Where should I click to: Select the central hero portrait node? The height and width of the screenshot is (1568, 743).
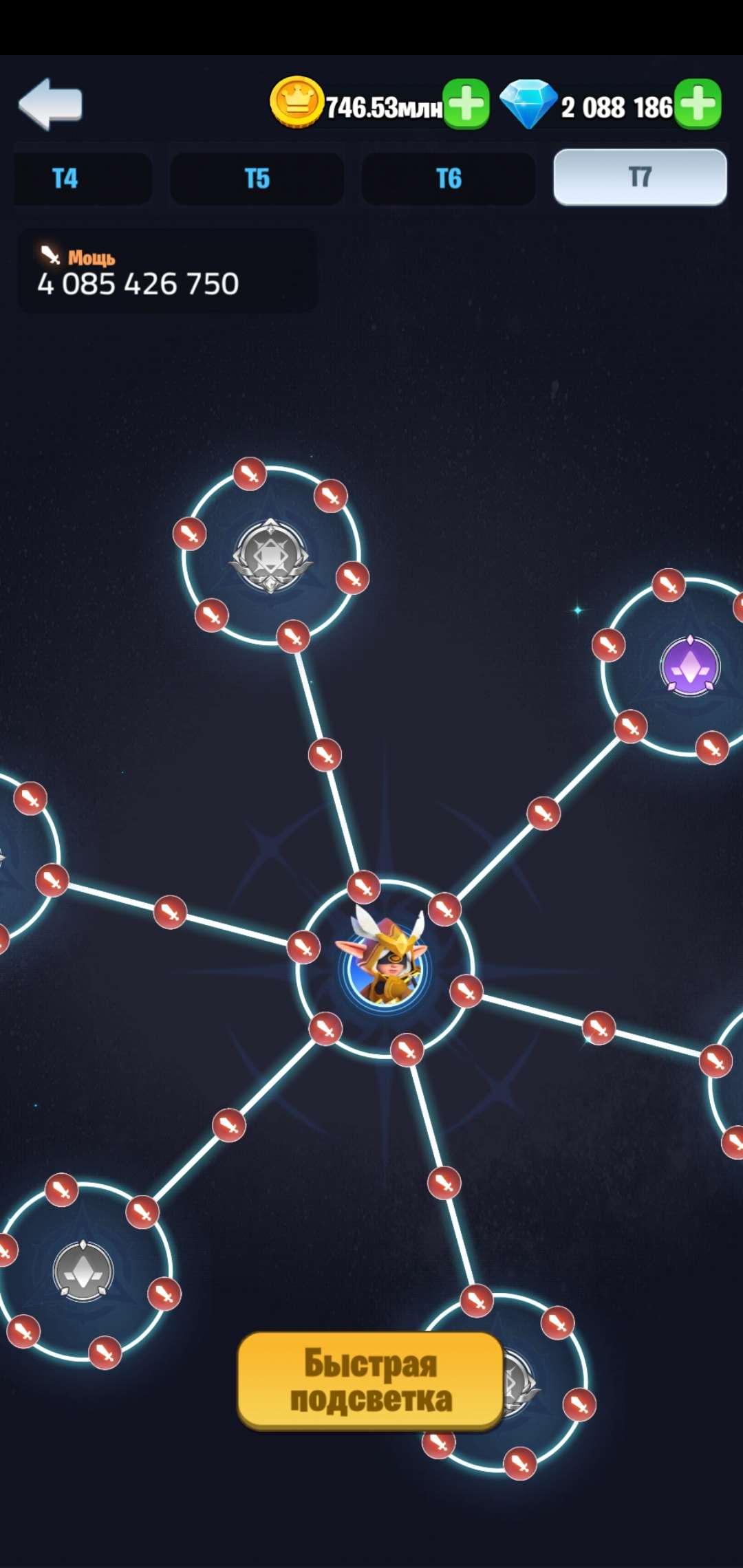pos(385,968)
